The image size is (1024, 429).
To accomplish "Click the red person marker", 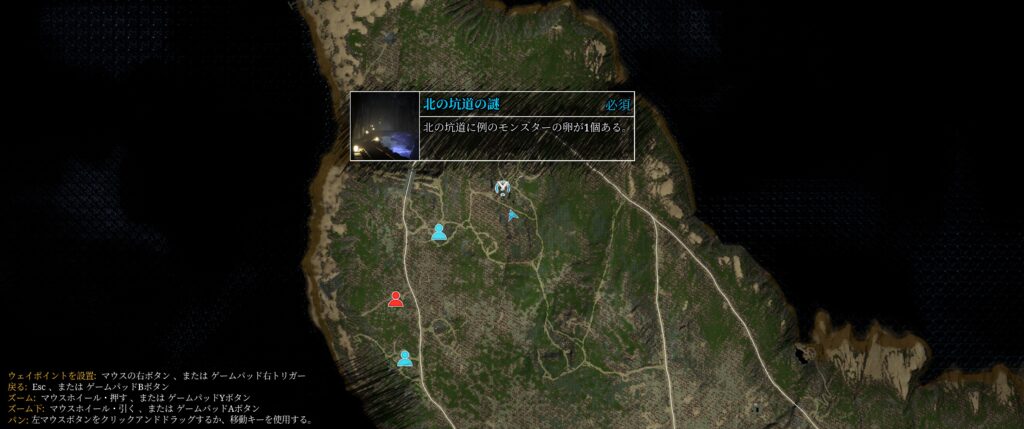I will click(396, 299).
